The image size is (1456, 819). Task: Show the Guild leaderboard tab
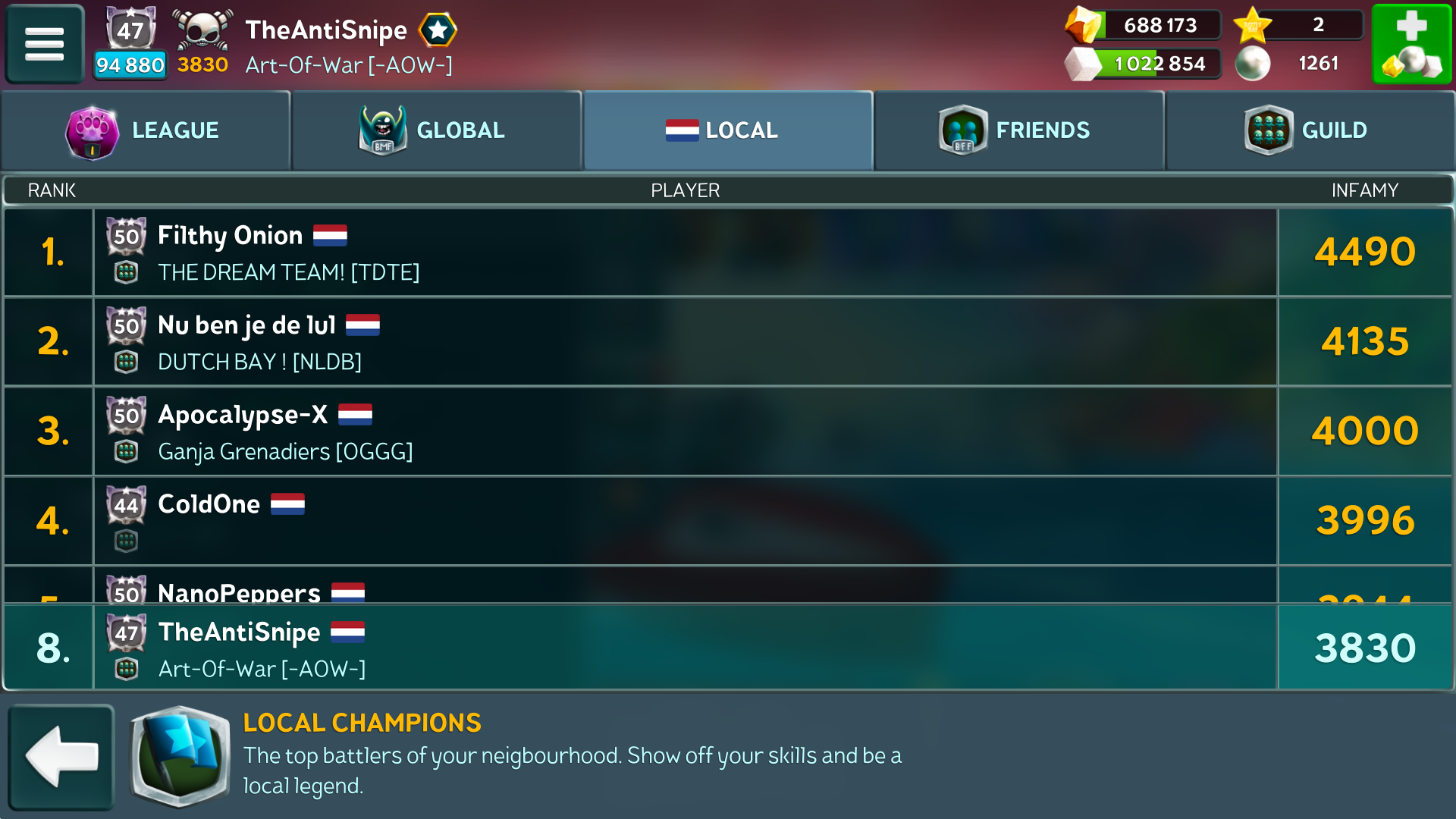(x=1310, y=130)
